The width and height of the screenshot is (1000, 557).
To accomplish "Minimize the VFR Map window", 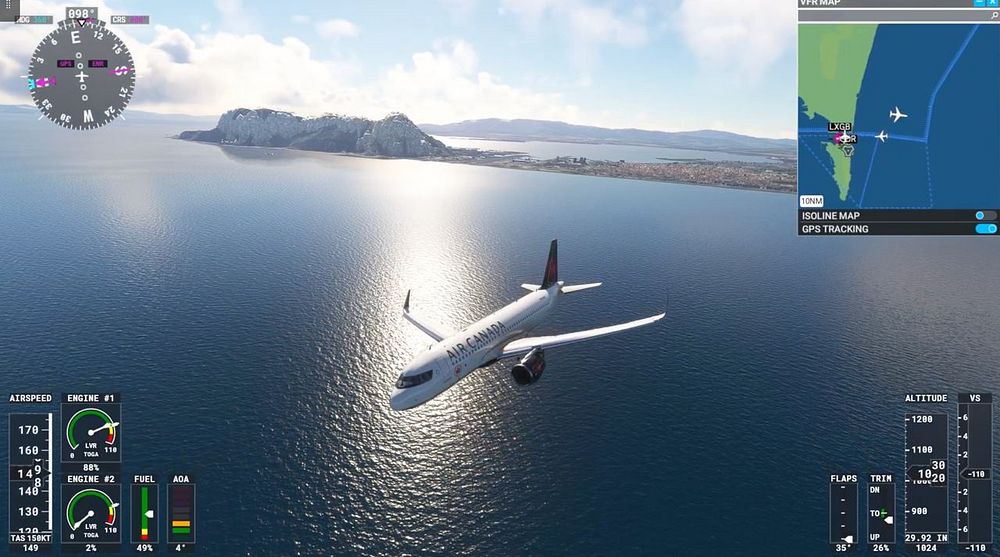I will click(x=978, y=4).
